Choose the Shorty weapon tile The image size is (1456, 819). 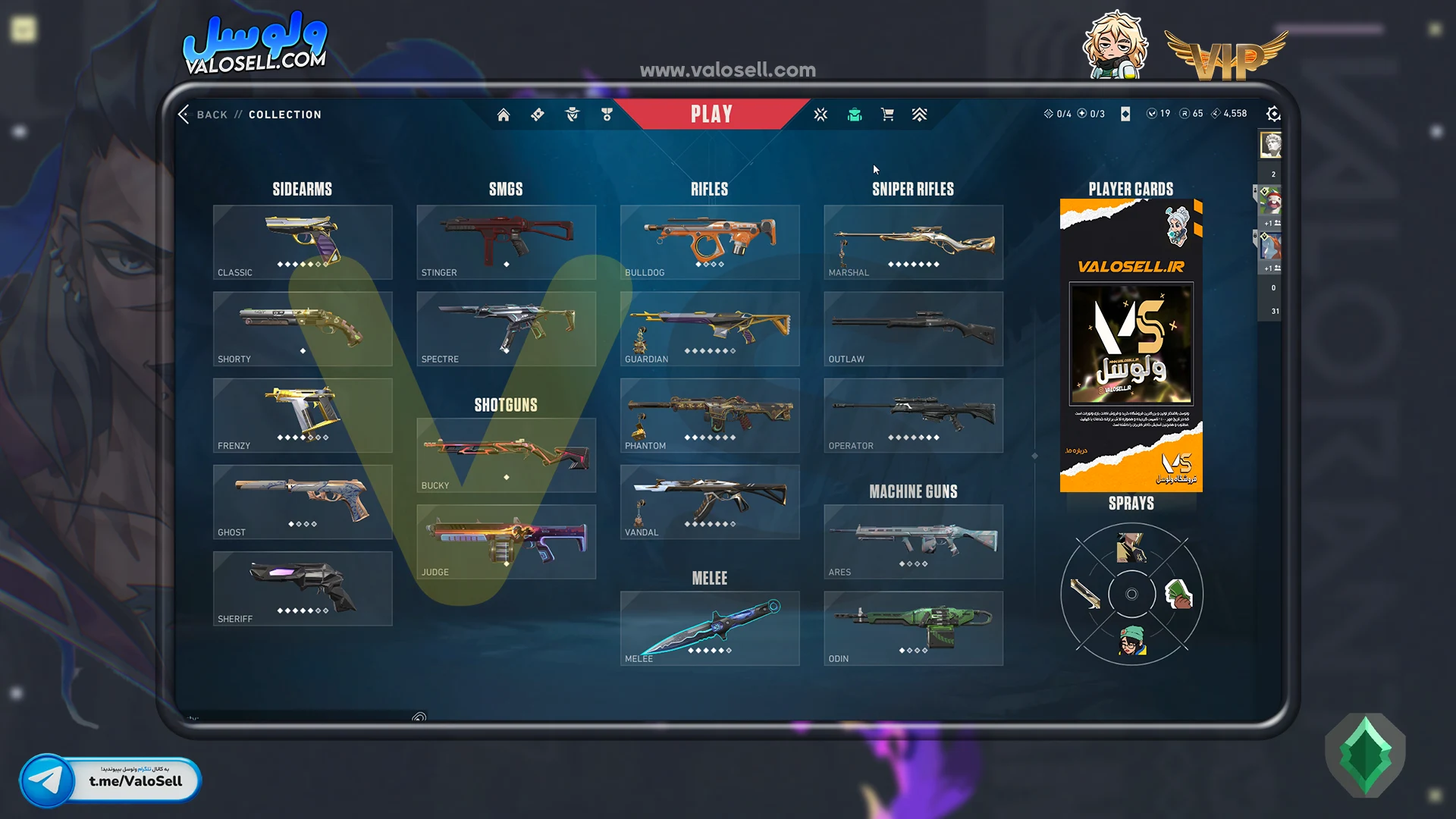[303, 328]
